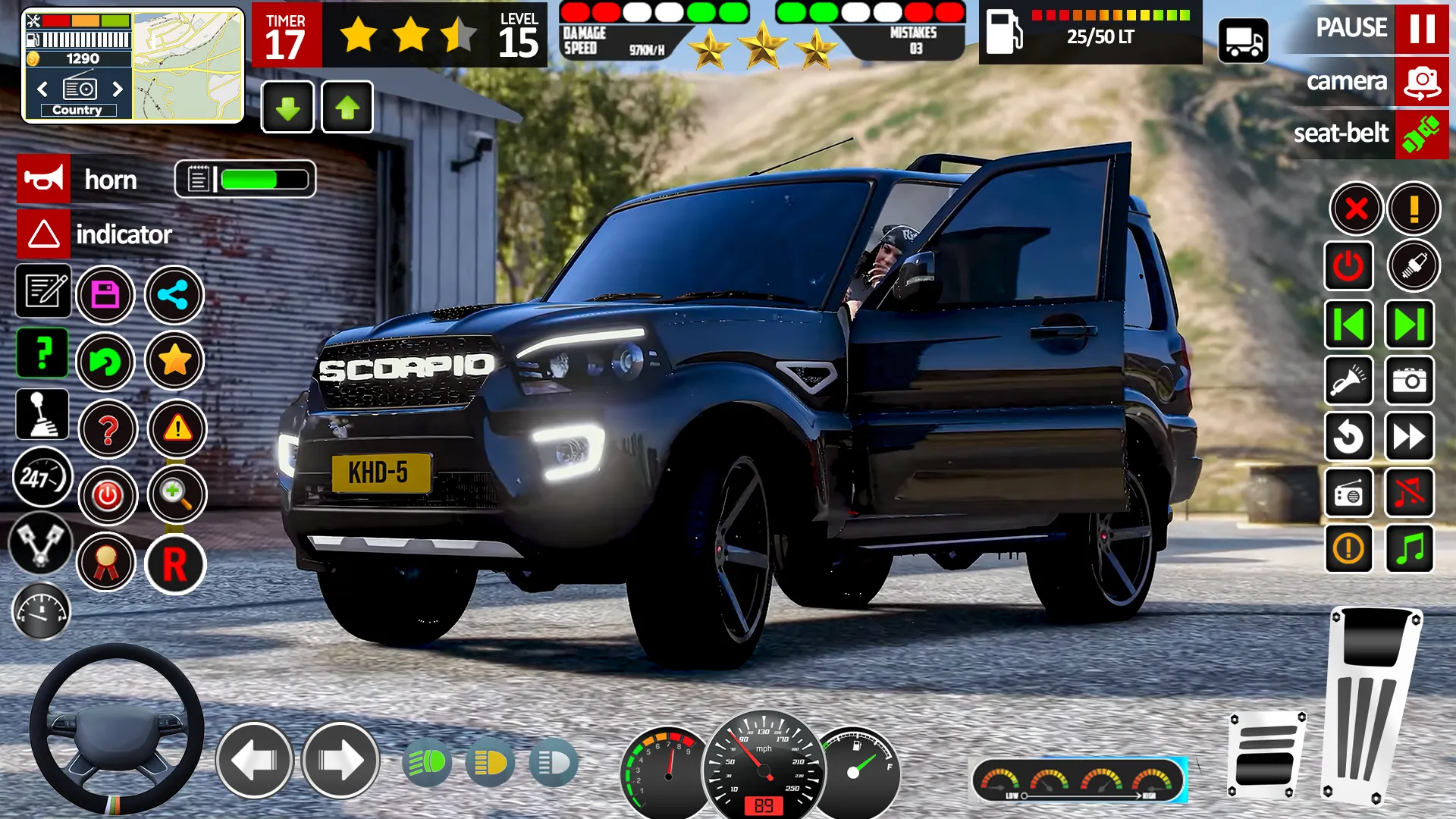The image size is (1456, 819).
Task: Fasten the seat-belt button
Action: [x=1421, y=134]
